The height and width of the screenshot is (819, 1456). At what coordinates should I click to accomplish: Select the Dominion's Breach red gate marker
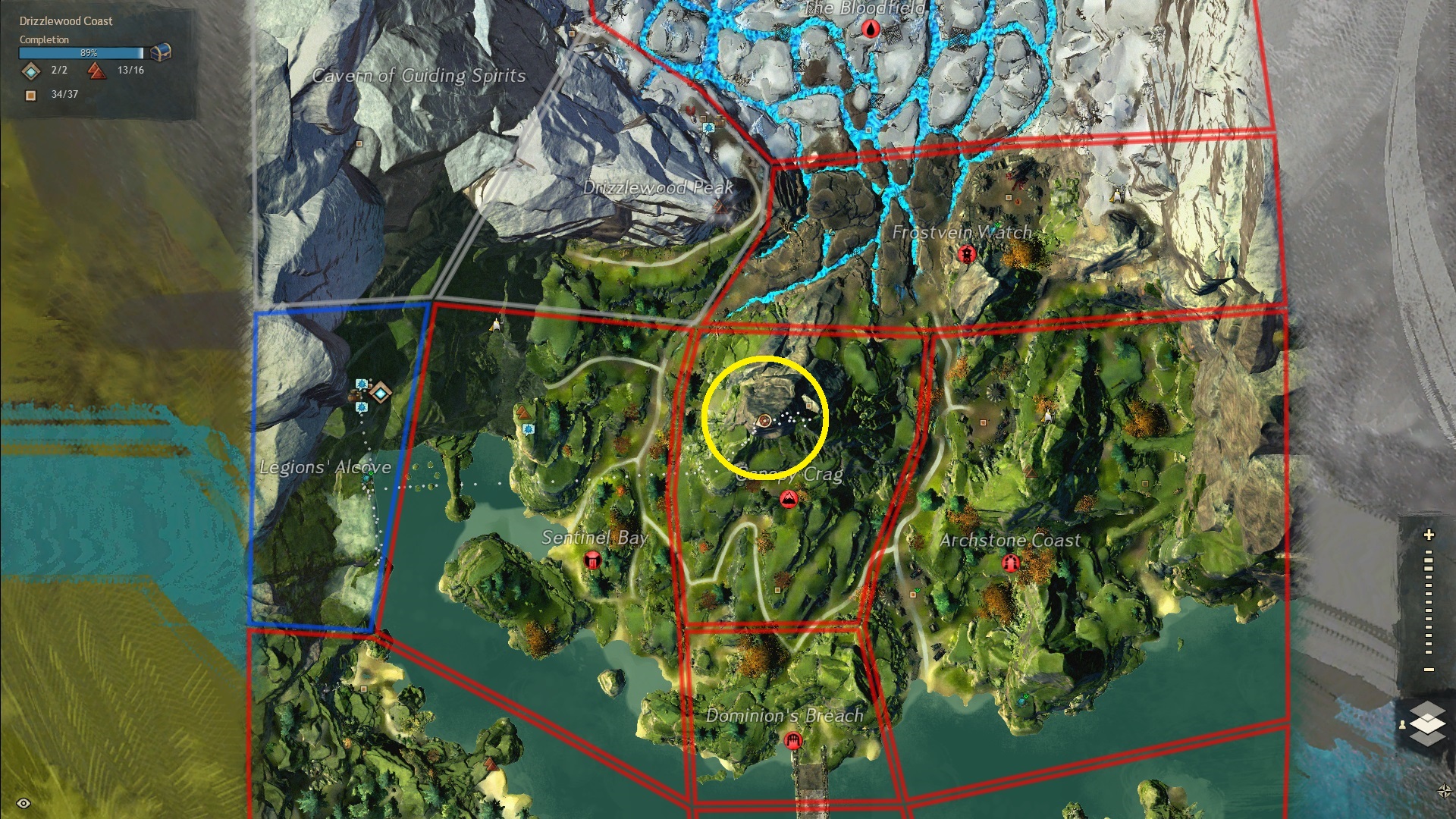(x=792, y=740)
